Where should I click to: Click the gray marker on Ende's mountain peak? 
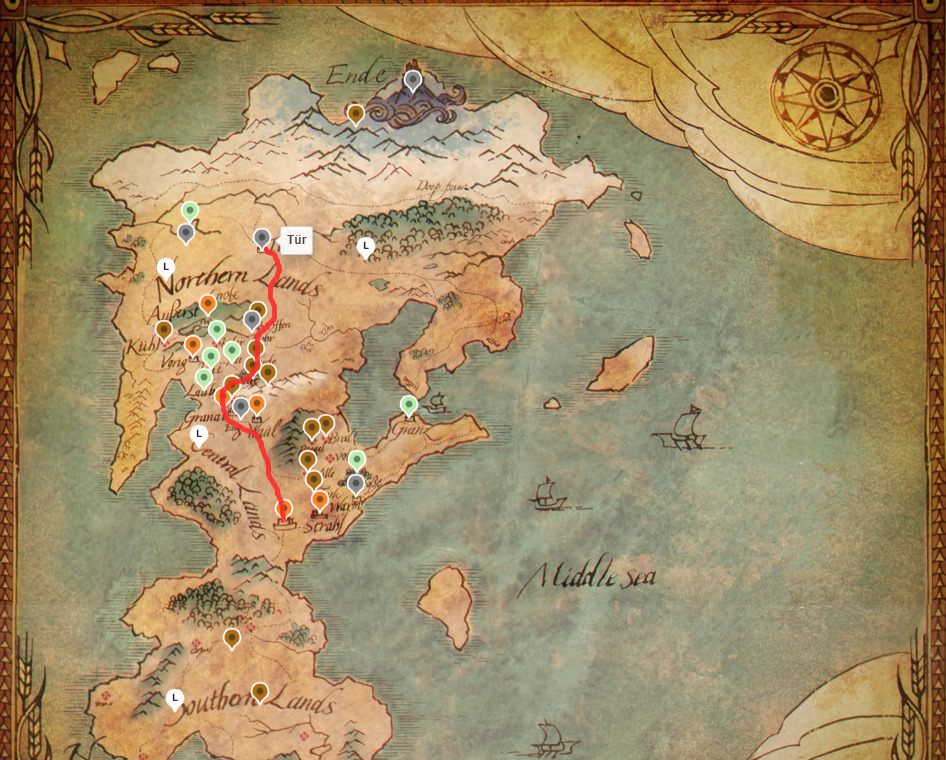coord(413,80)
